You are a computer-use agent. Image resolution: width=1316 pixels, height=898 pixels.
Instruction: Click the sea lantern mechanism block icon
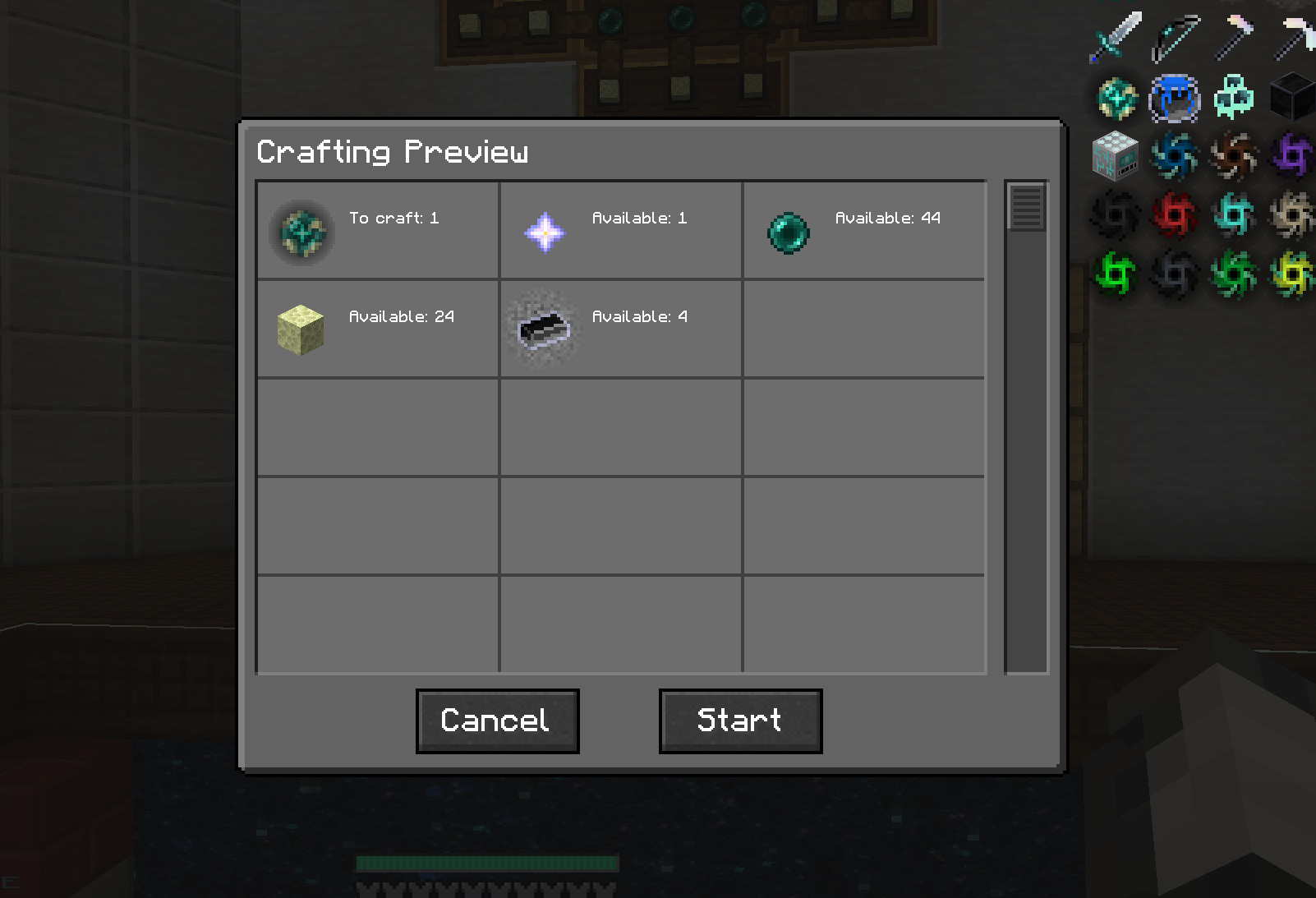click(1116, 156)
